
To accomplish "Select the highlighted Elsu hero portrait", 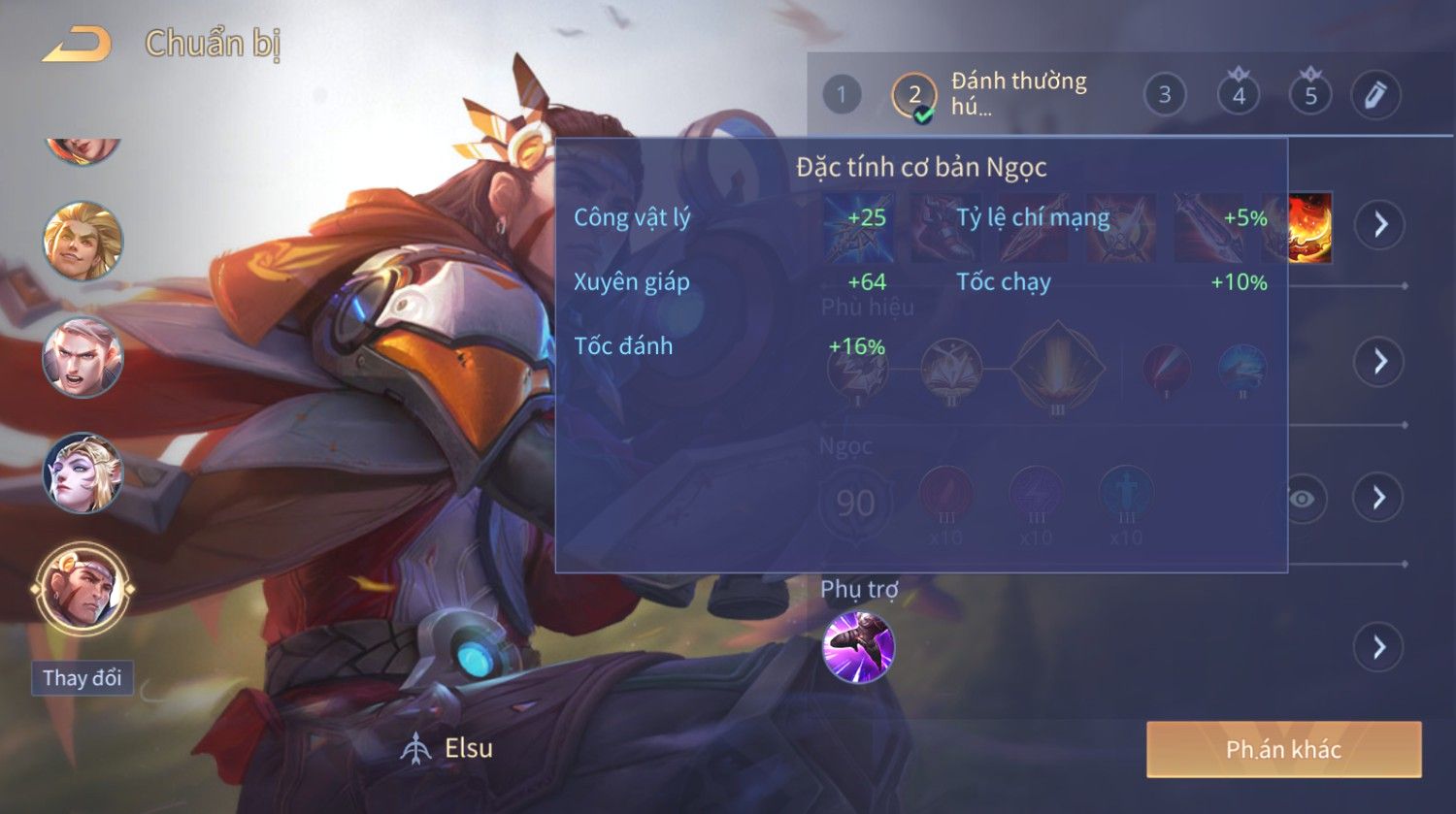I will coord(83,589).
